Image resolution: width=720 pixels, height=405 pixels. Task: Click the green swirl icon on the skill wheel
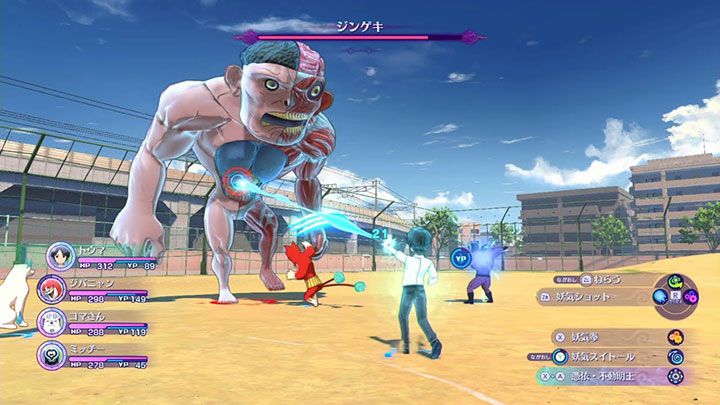675,281
